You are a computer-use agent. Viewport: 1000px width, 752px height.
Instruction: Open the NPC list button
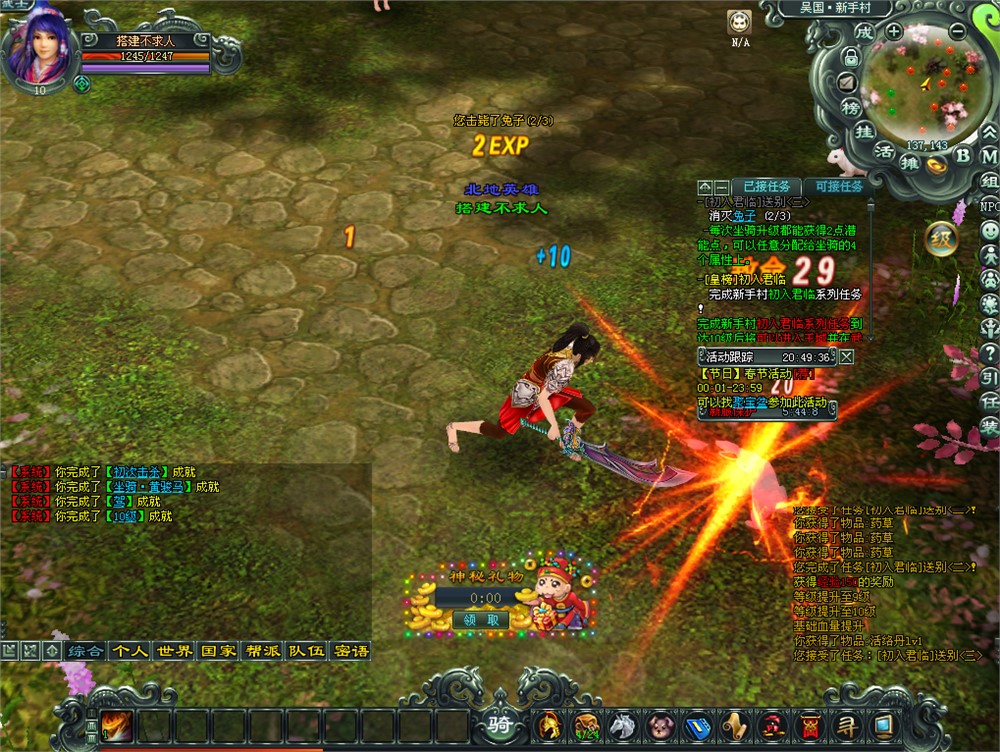[x=989, y=206]
